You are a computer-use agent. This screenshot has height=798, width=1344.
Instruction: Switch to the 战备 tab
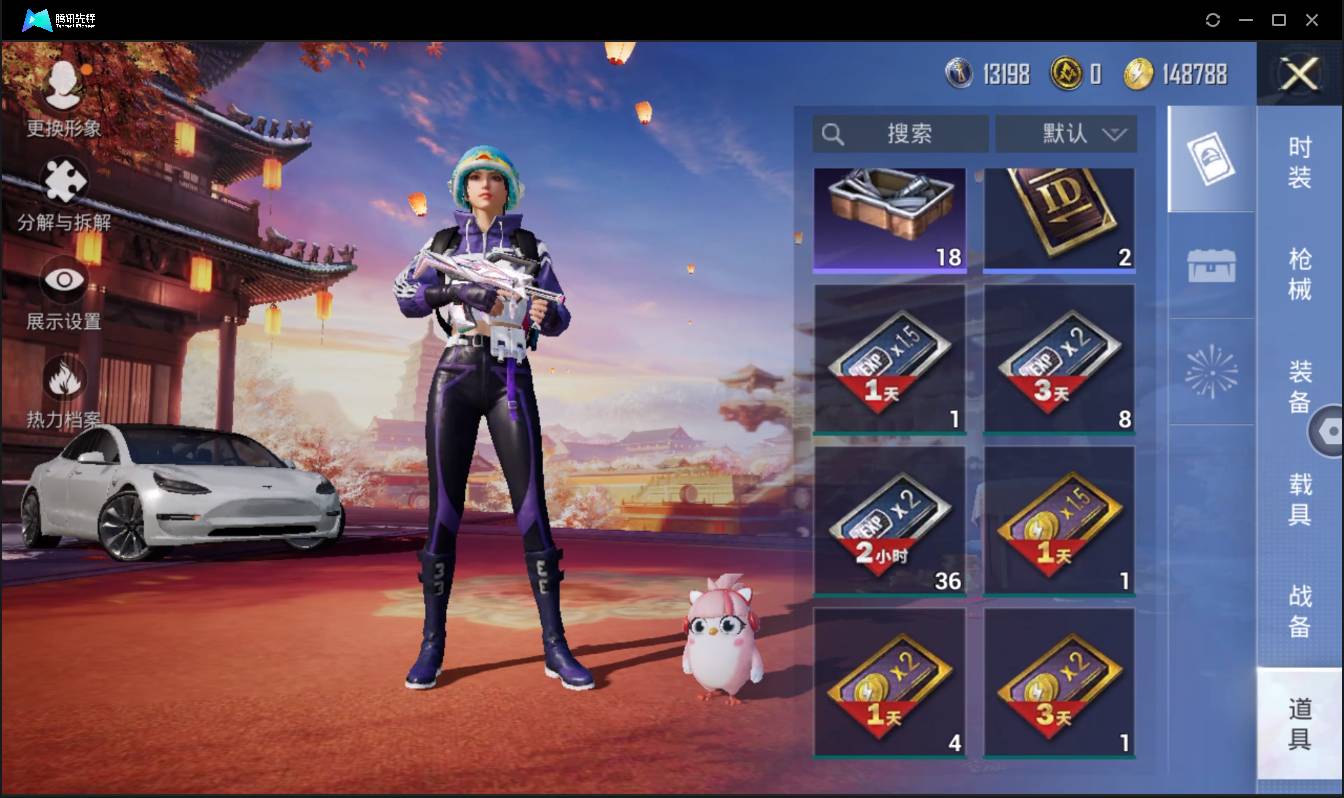(x=1299, y=610)
